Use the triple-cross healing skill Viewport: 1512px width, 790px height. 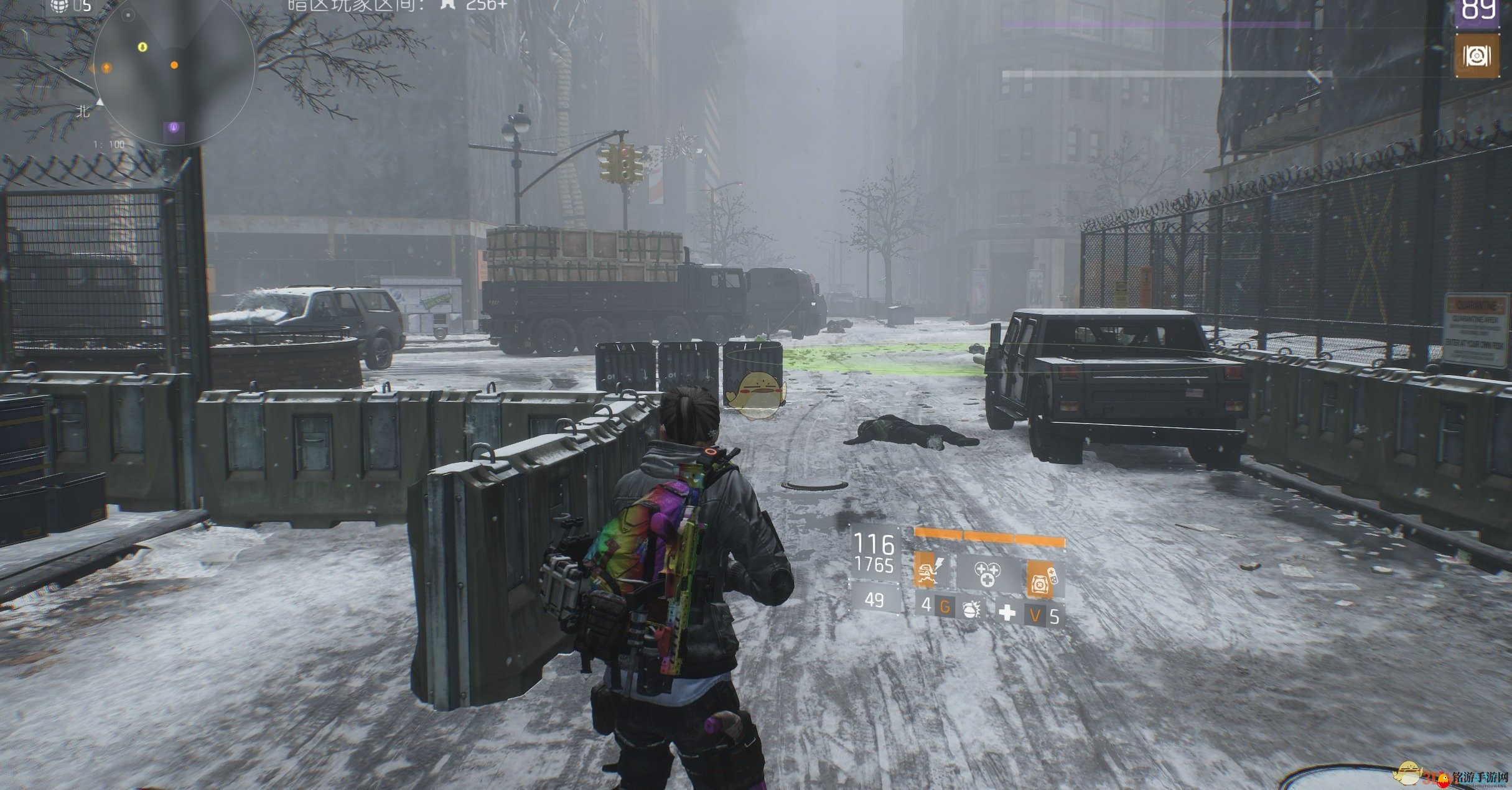click(987, 574)
